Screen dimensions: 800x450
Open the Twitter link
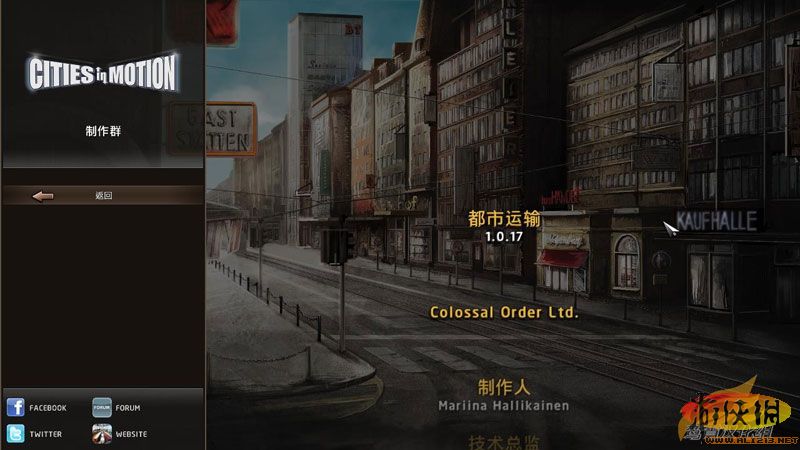[36, 434]
